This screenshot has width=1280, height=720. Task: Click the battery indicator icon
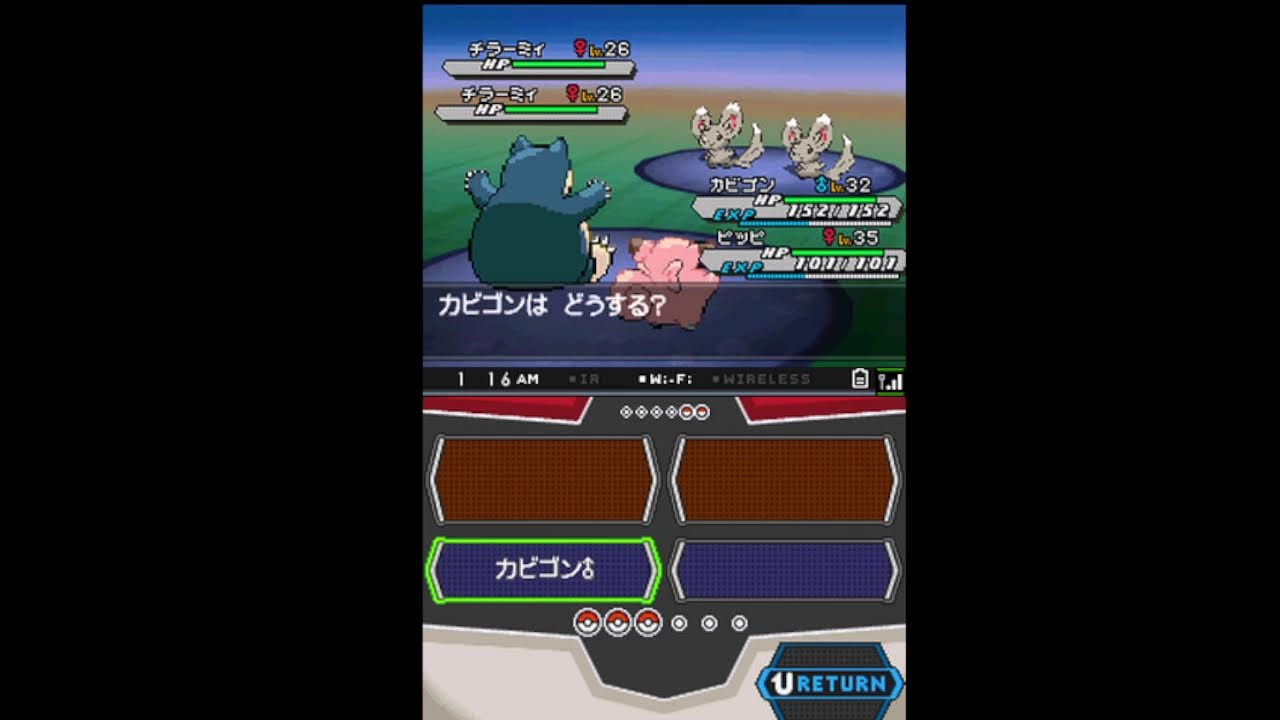861,378
